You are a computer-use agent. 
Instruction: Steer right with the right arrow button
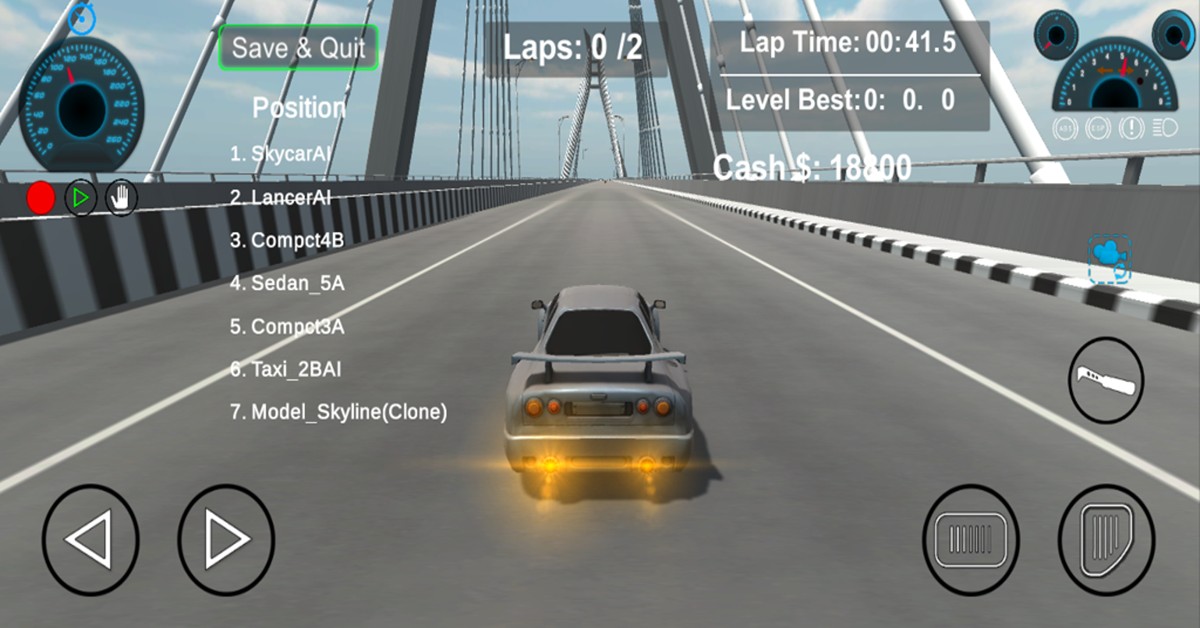[226, 541]
